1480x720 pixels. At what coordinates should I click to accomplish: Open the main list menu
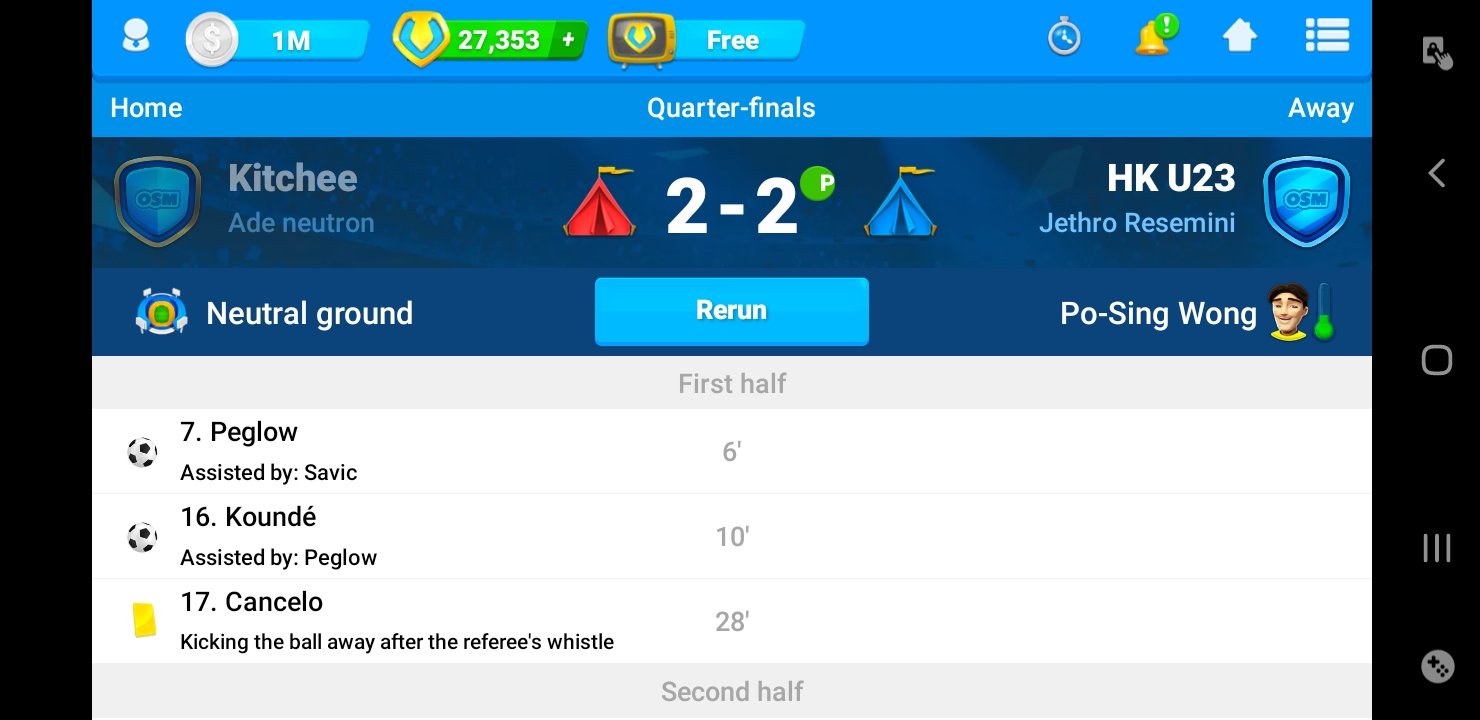(1327, 38)
